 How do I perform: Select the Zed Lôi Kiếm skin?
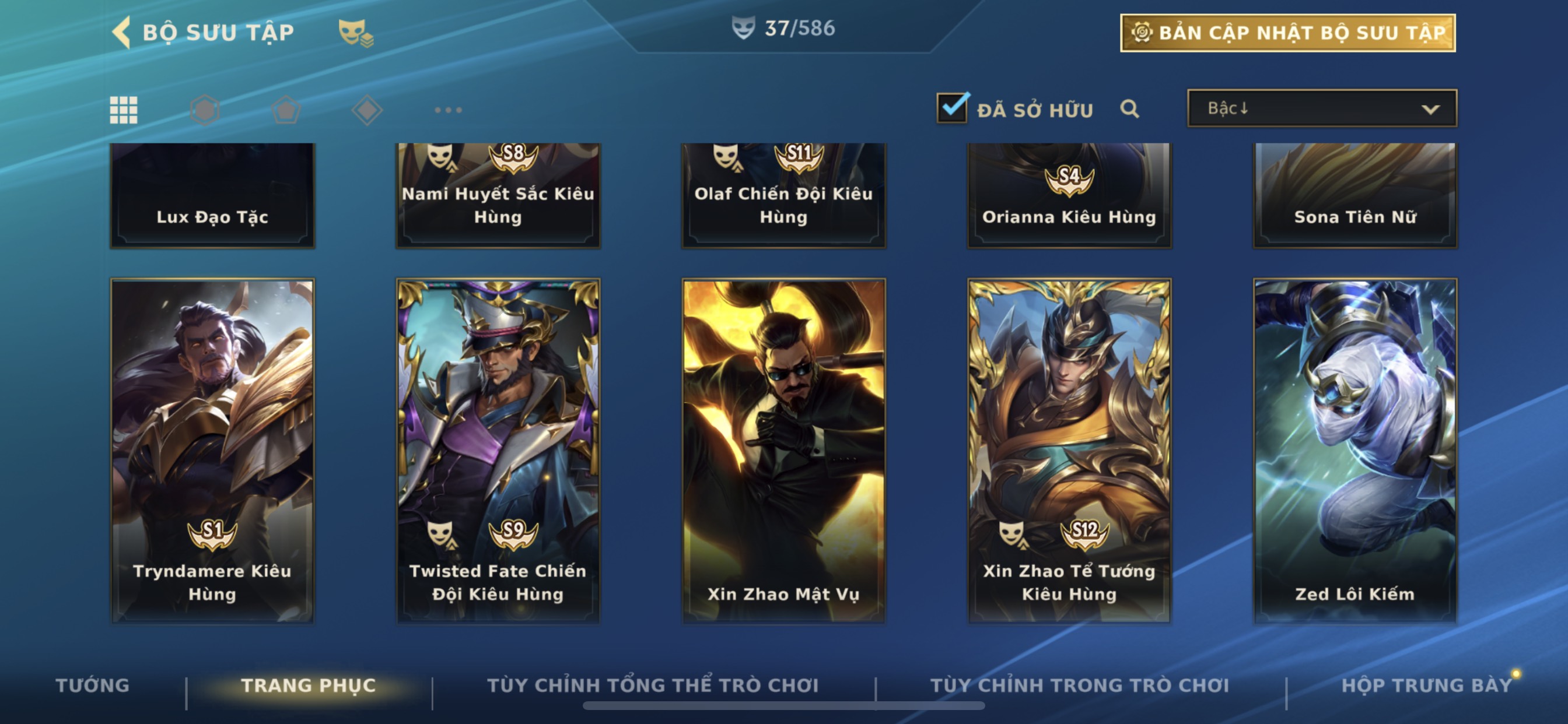(x=1355, y=450)
